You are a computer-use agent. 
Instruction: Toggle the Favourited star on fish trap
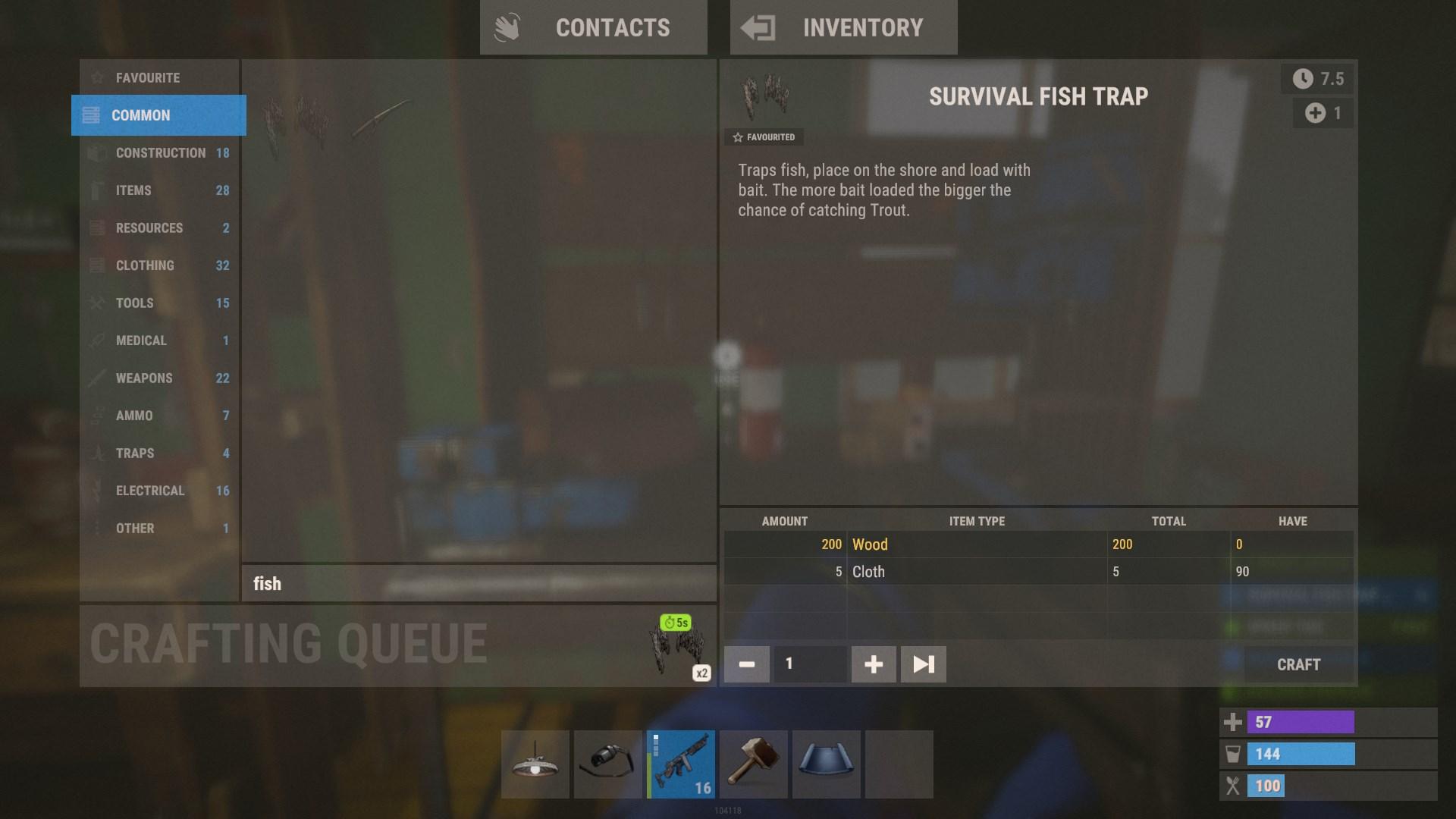(764, 137)
